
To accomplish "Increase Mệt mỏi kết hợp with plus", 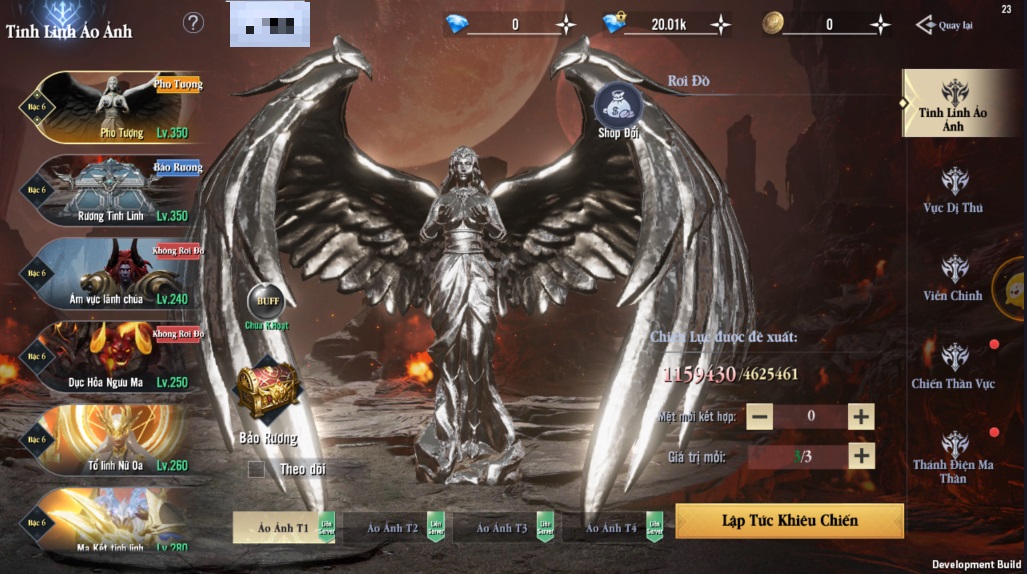I will (x=861, y=416).
